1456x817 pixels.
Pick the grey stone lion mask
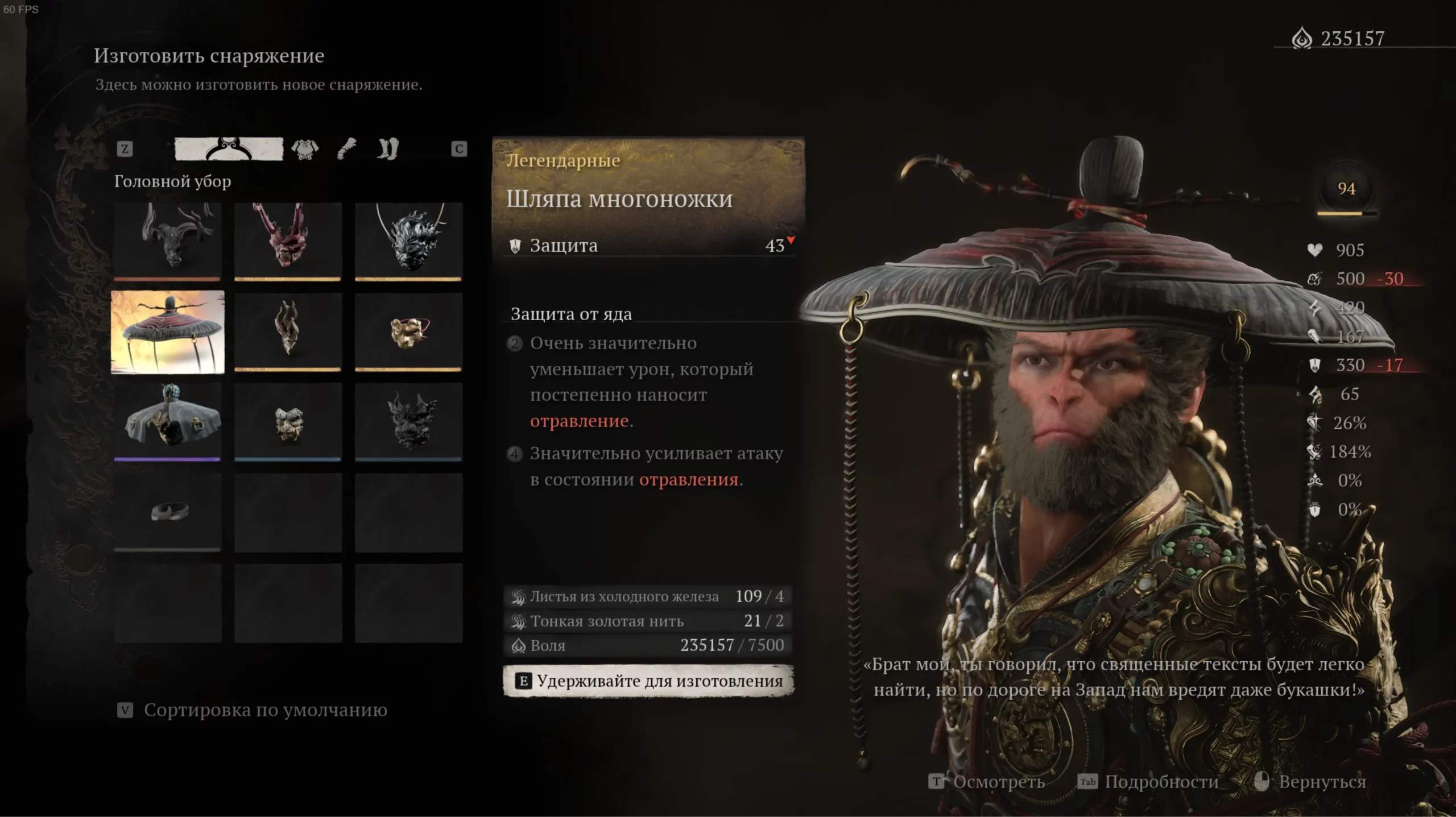(x=288, y=421)
